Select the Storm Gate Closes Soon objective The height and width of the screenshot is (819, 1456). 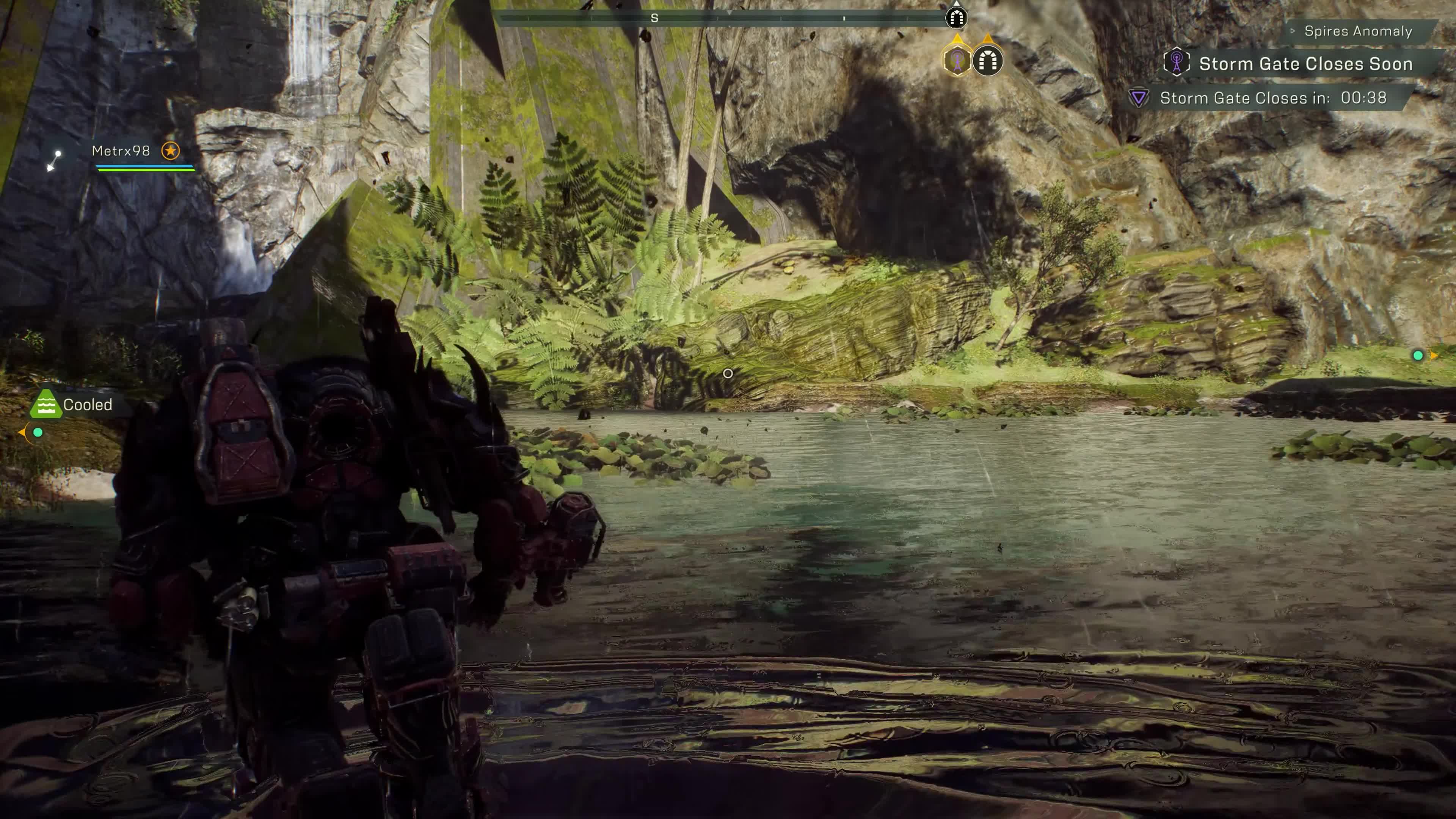coord(1305,64)
